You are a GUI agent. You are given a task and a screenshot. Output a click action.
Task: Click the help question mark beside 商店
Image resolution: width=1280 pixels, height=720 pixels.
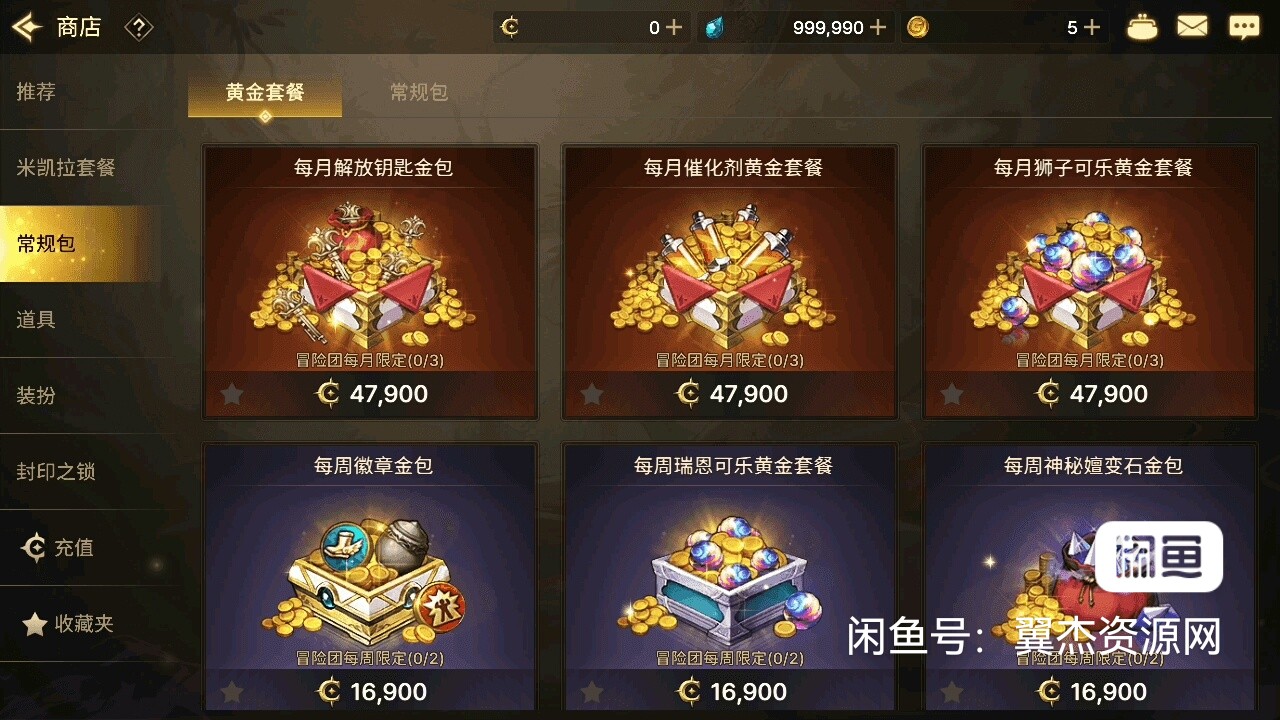click(139, 27)
